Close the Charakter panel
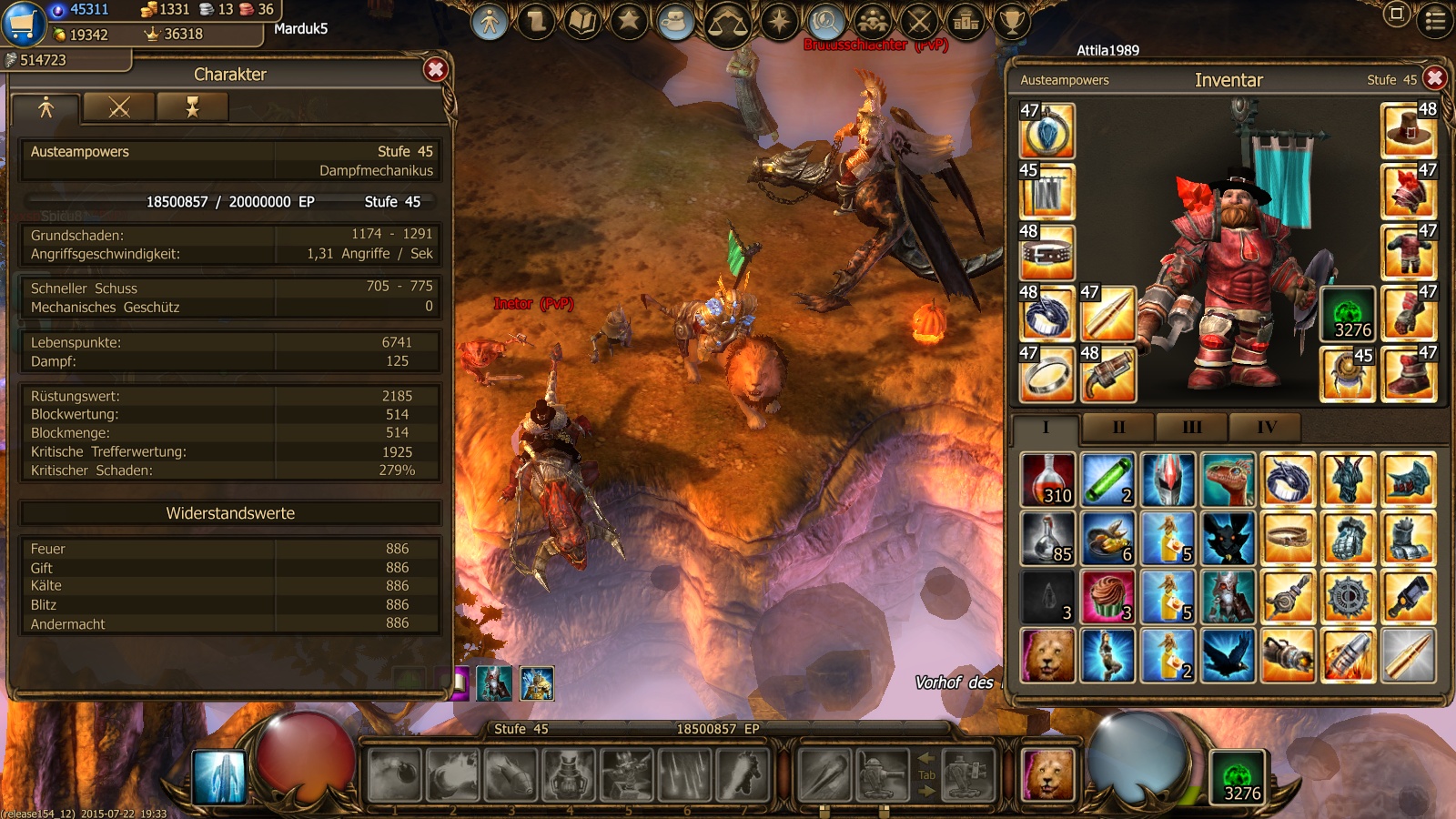Viewport: 1456px width, 819px height. [436, 70]
